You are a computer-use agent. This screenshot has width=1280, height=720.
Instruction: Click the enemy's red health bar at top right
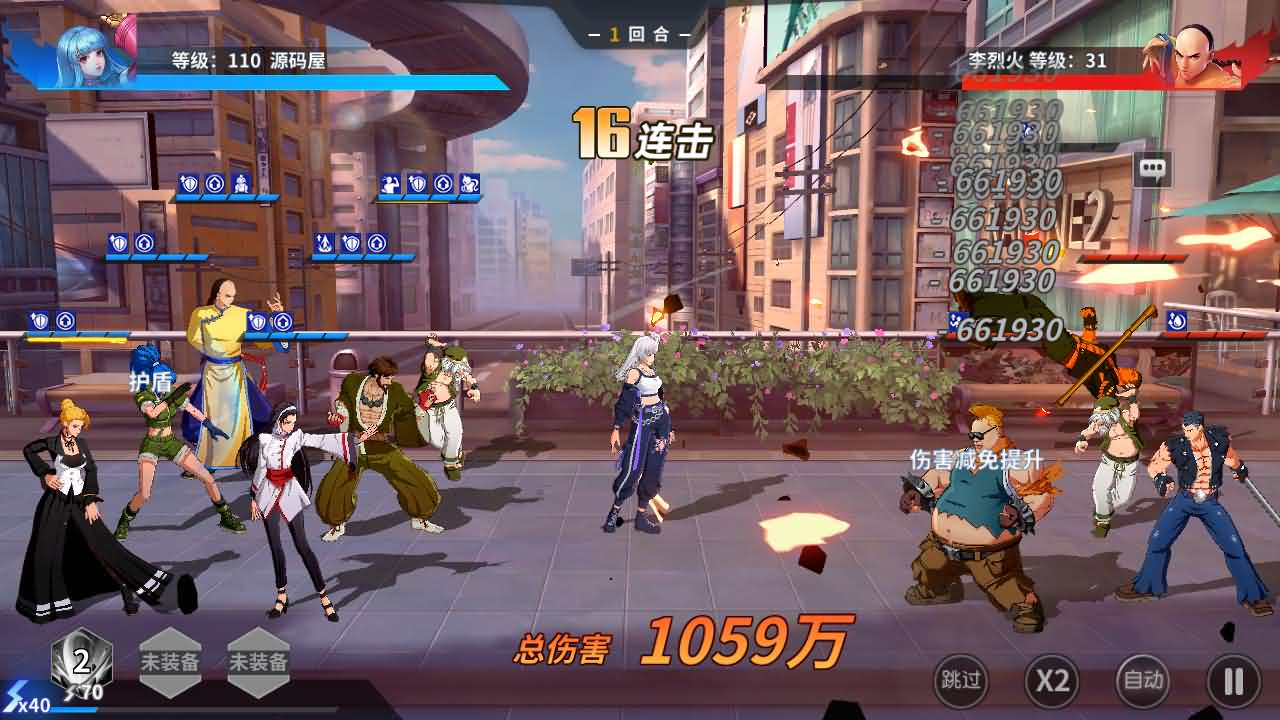point(1060,83)
